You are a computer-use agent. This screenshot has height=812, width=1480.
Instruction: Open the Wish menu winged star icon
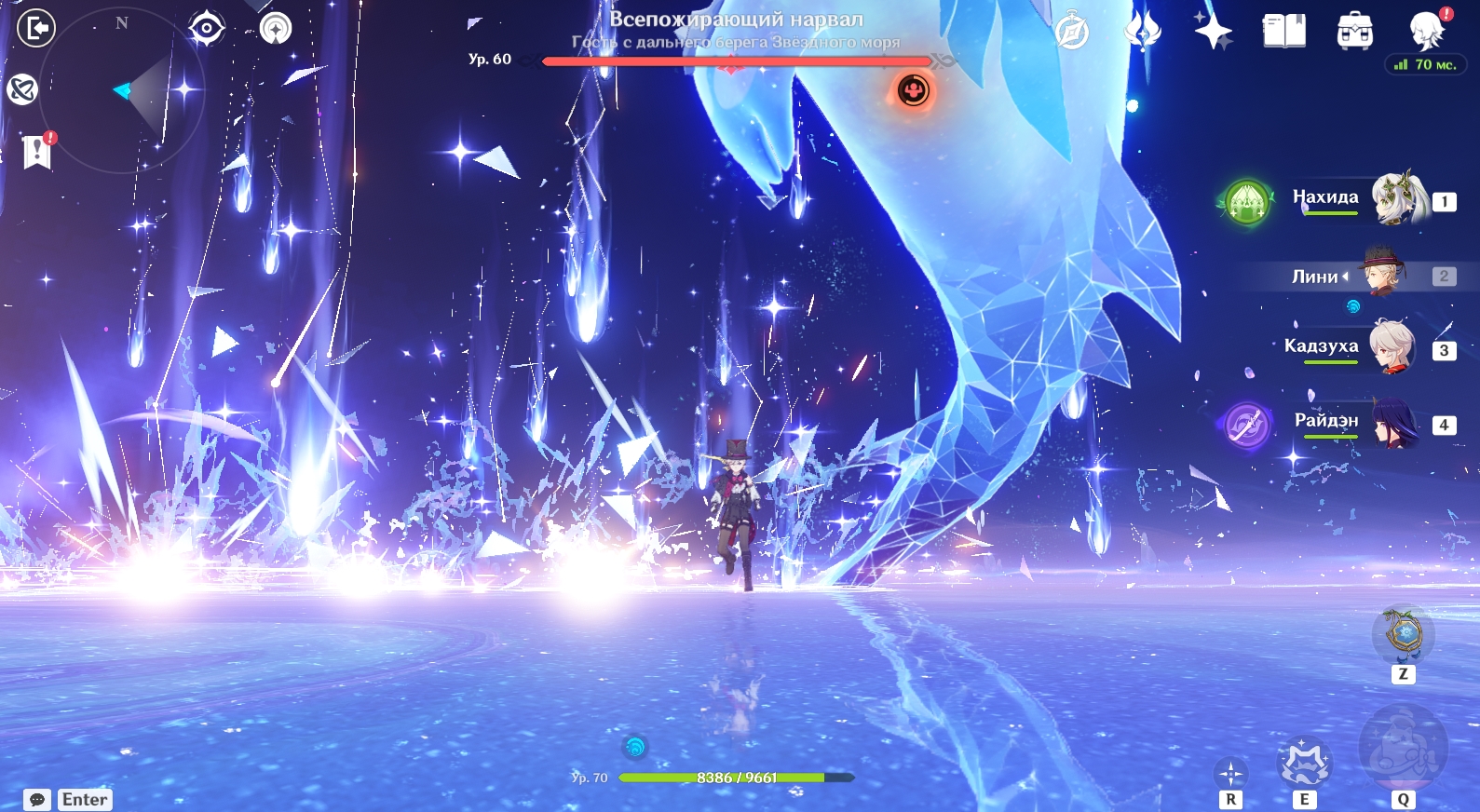1142,31
